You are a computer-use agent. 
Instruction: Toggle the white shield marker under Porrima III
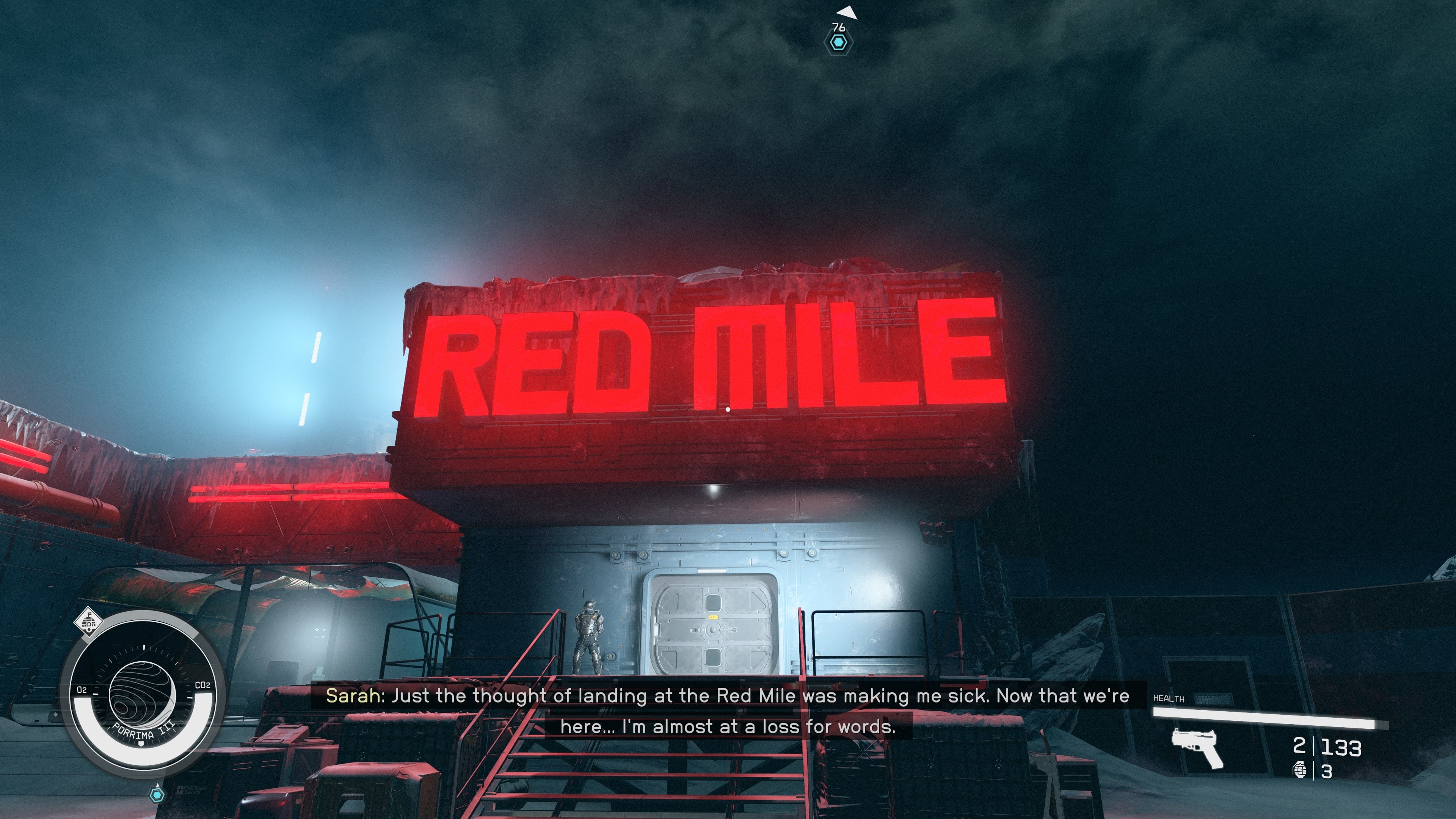coord(141,744)
